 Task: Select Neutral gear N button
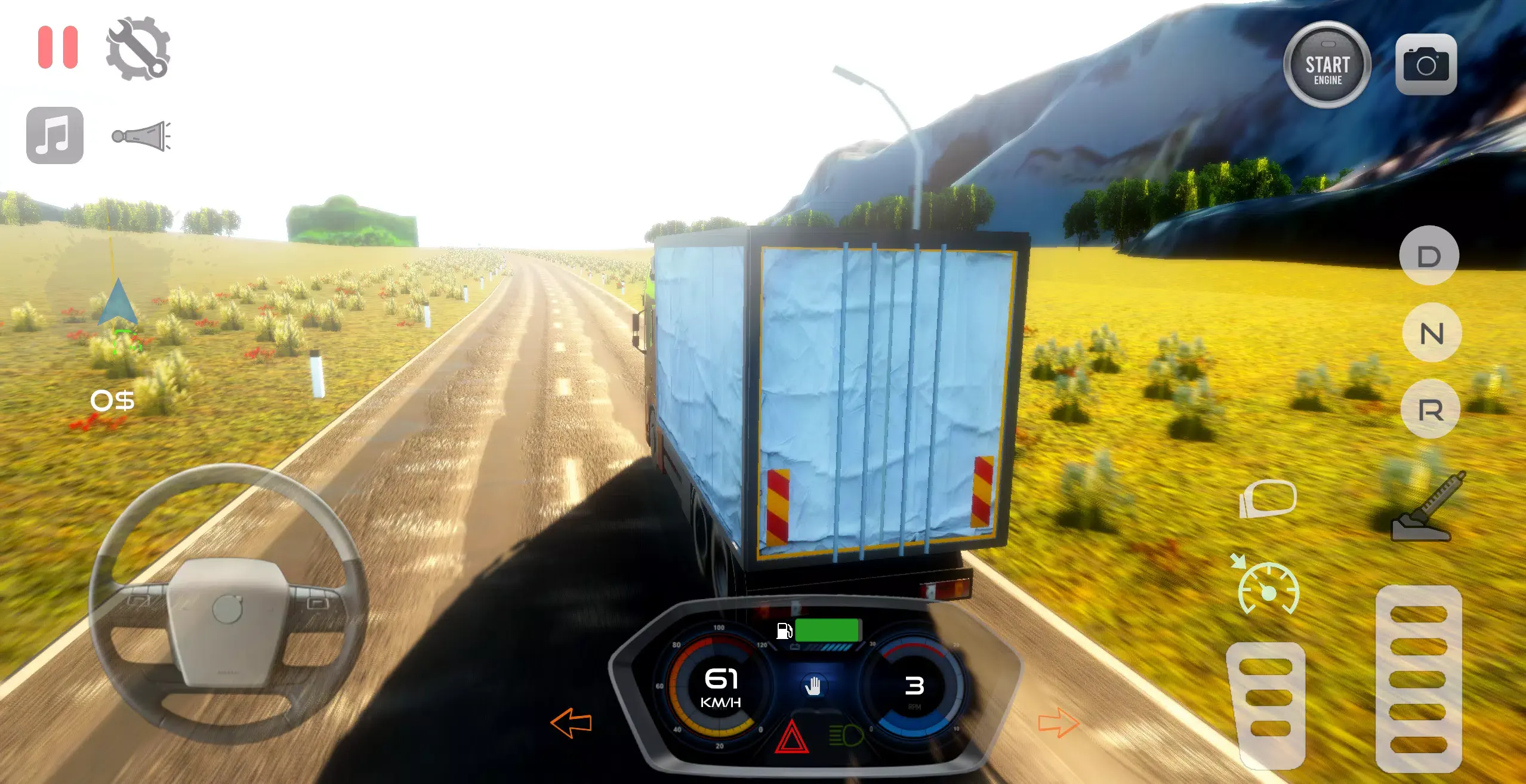pos(1431,333)
